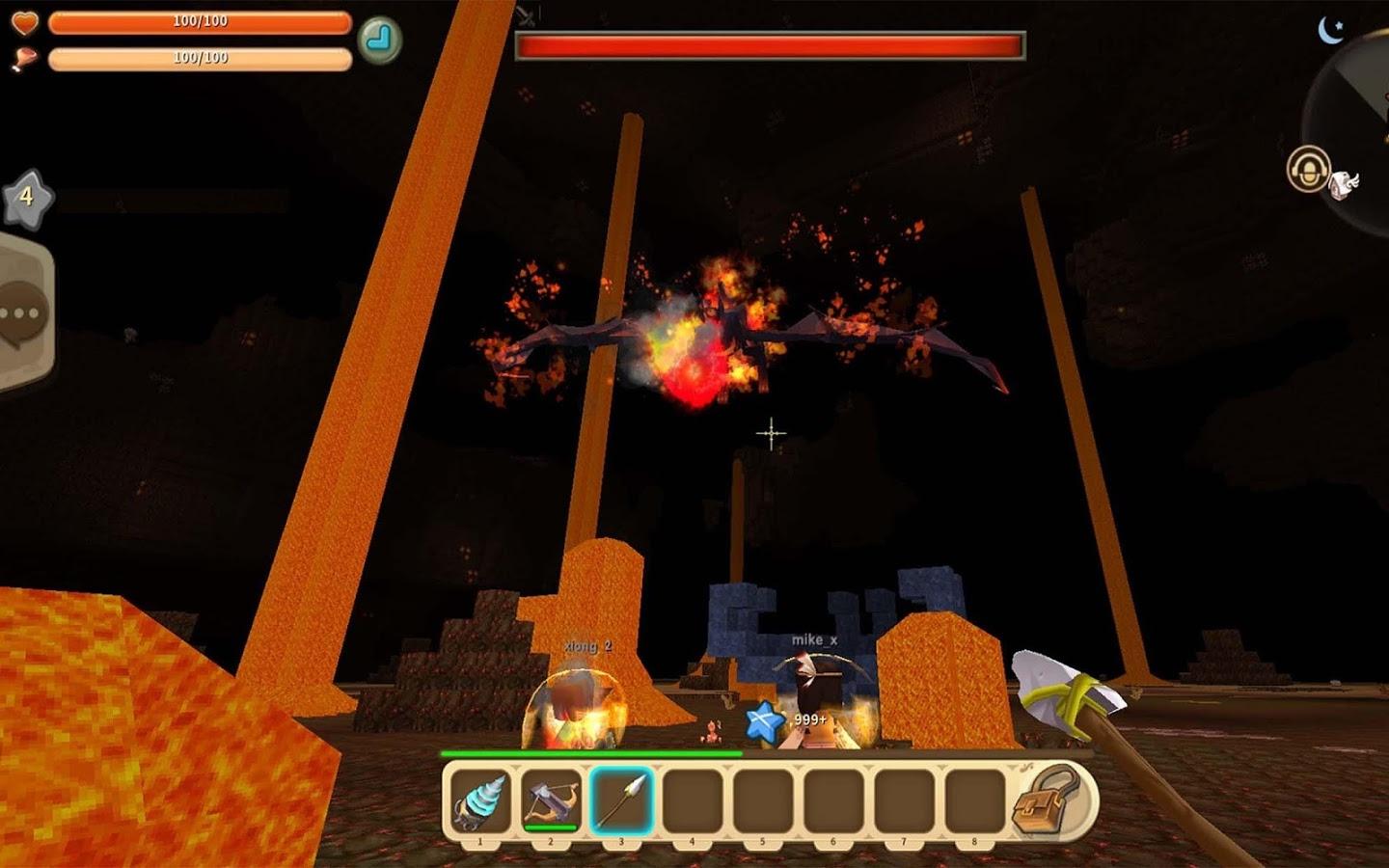Click the star level badge
Viewport: 1389px width, 868px height.
click(x=27, y=197)
